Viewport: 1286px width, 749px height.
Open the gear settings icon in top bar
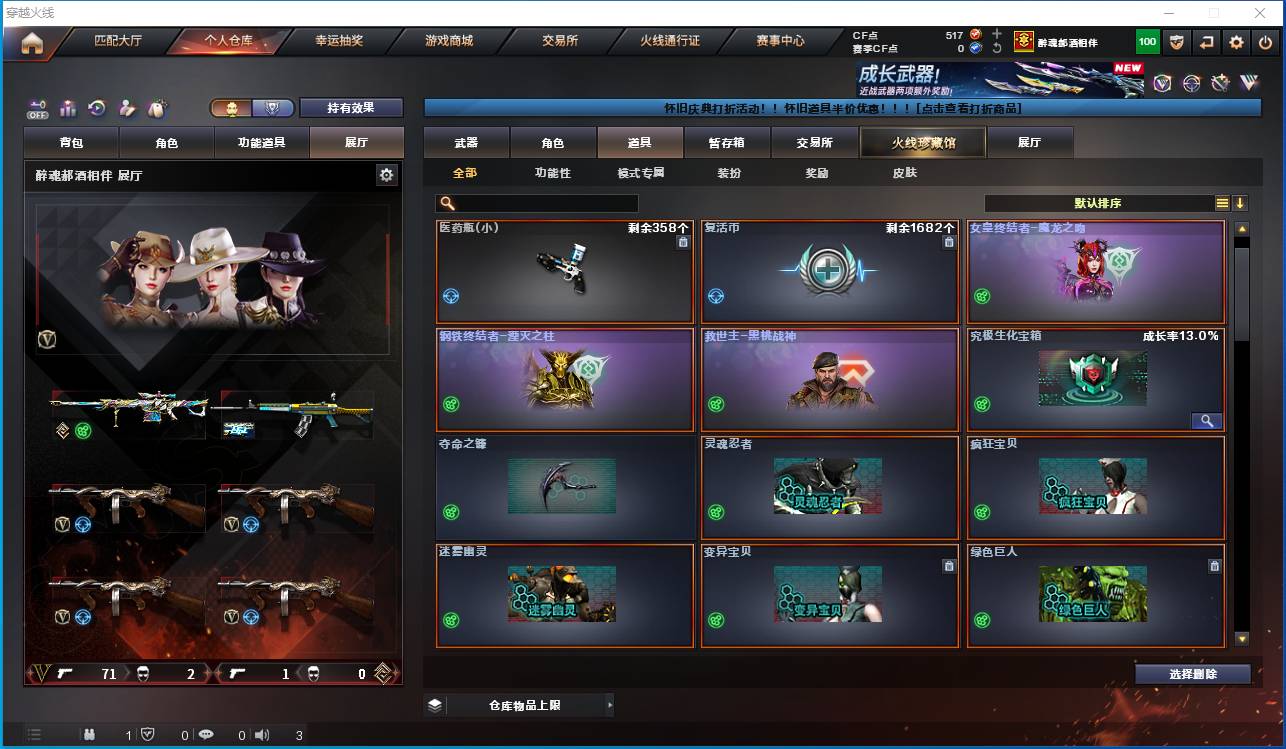1237,42
